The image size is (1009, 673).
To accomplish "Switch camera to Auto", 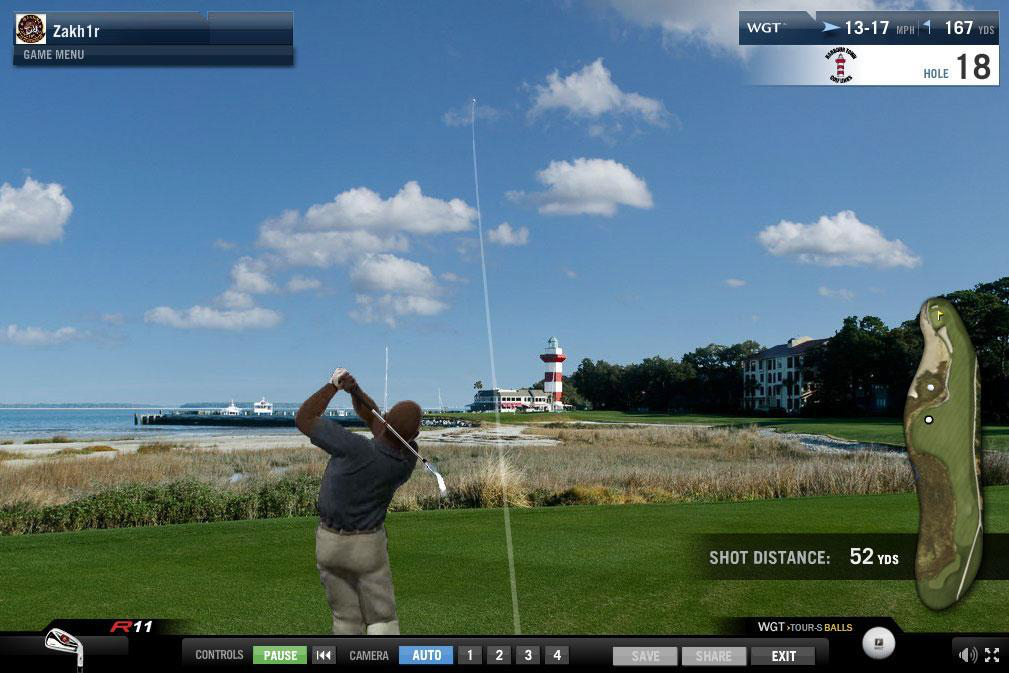I will click(426, 655).
